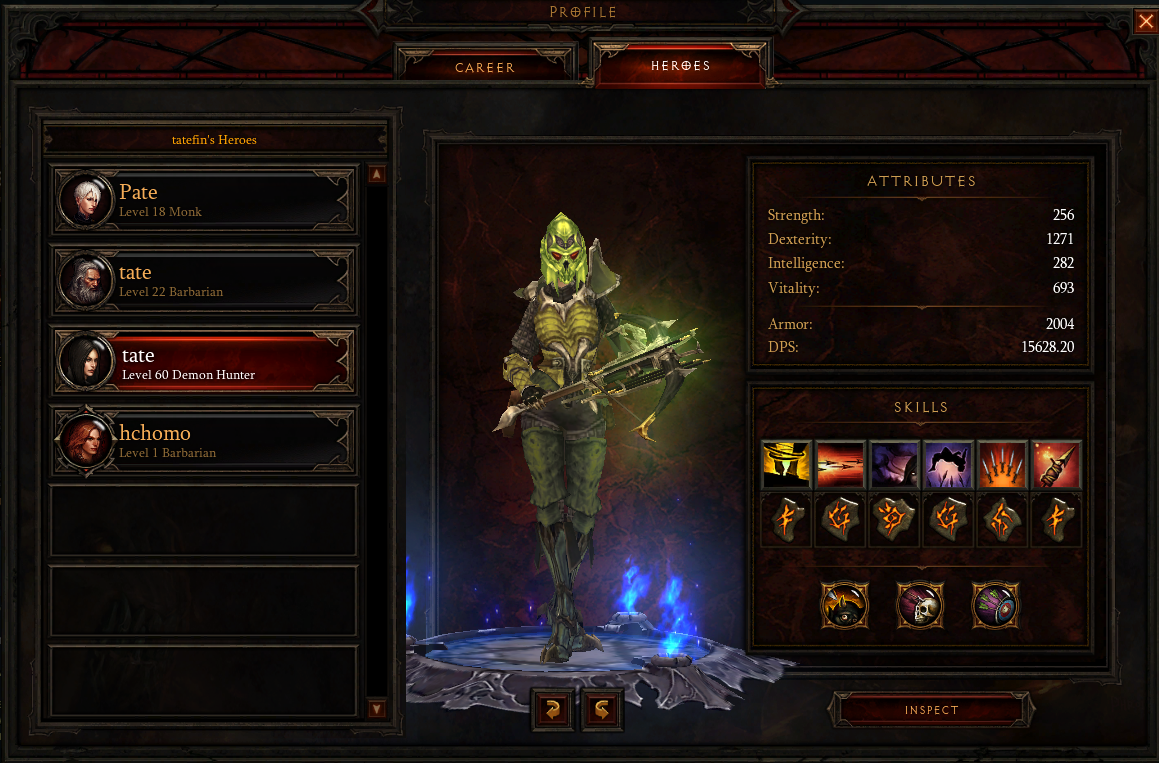Screen dimensions: 1159x763
Task: Choose the hooded figure in smoke skill
Action: (x=893, y=465)
